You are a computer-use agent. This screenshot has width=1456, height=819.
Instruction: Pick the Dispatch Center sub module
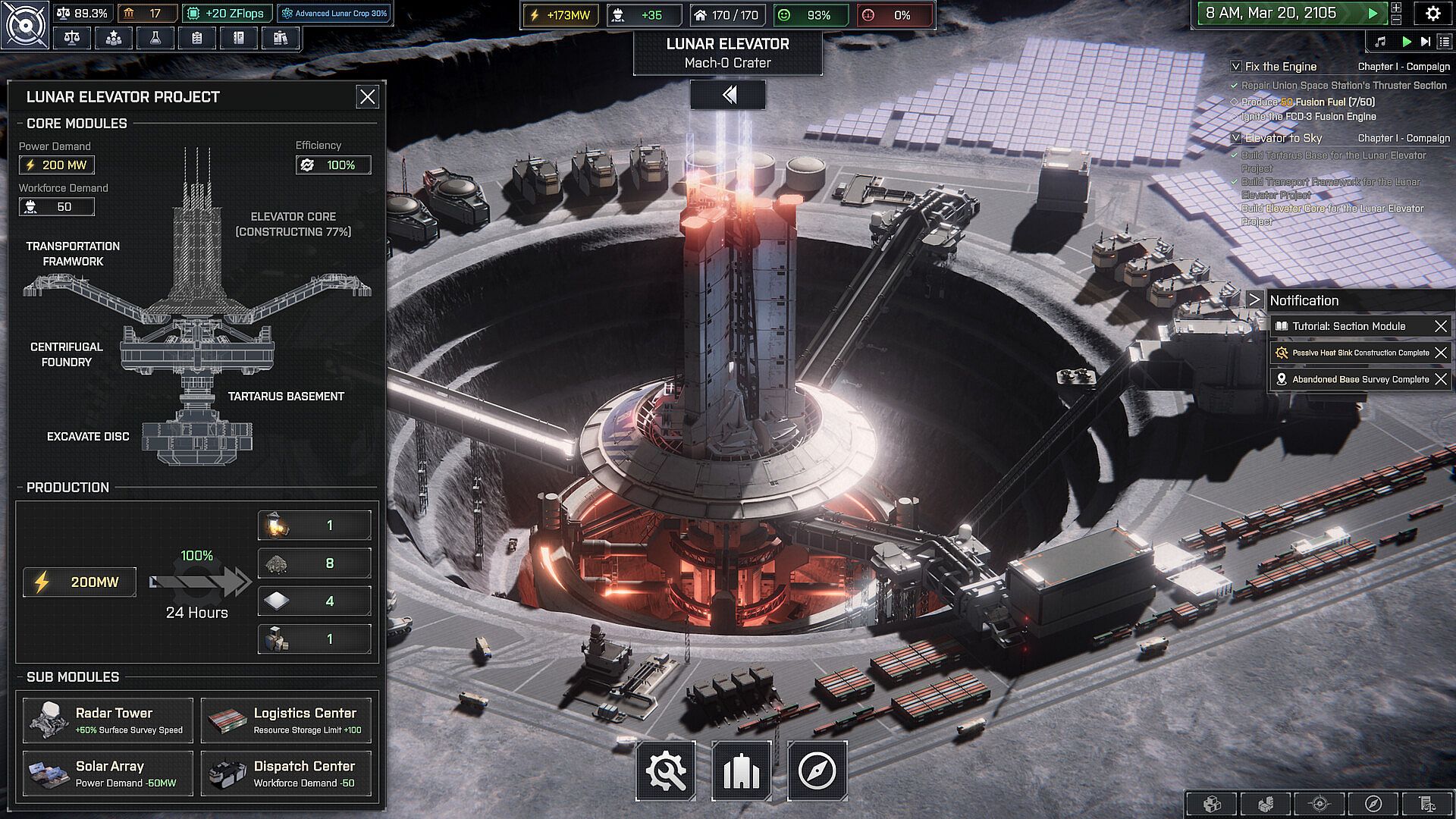(x=286, y=773)
